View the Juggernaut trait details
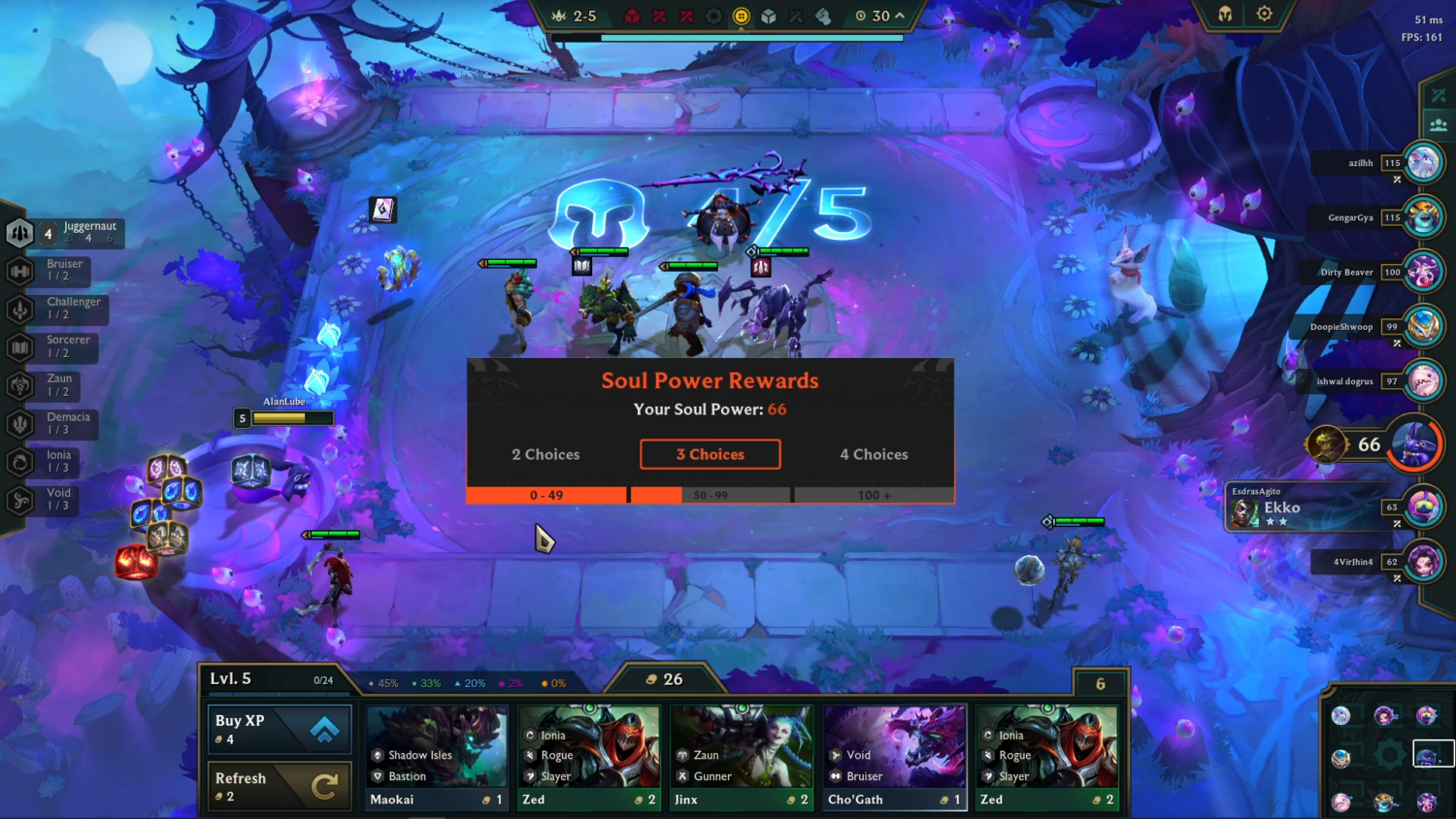Image resolution: width=1456 pixels, height=819 pixels. coord(19,233)
